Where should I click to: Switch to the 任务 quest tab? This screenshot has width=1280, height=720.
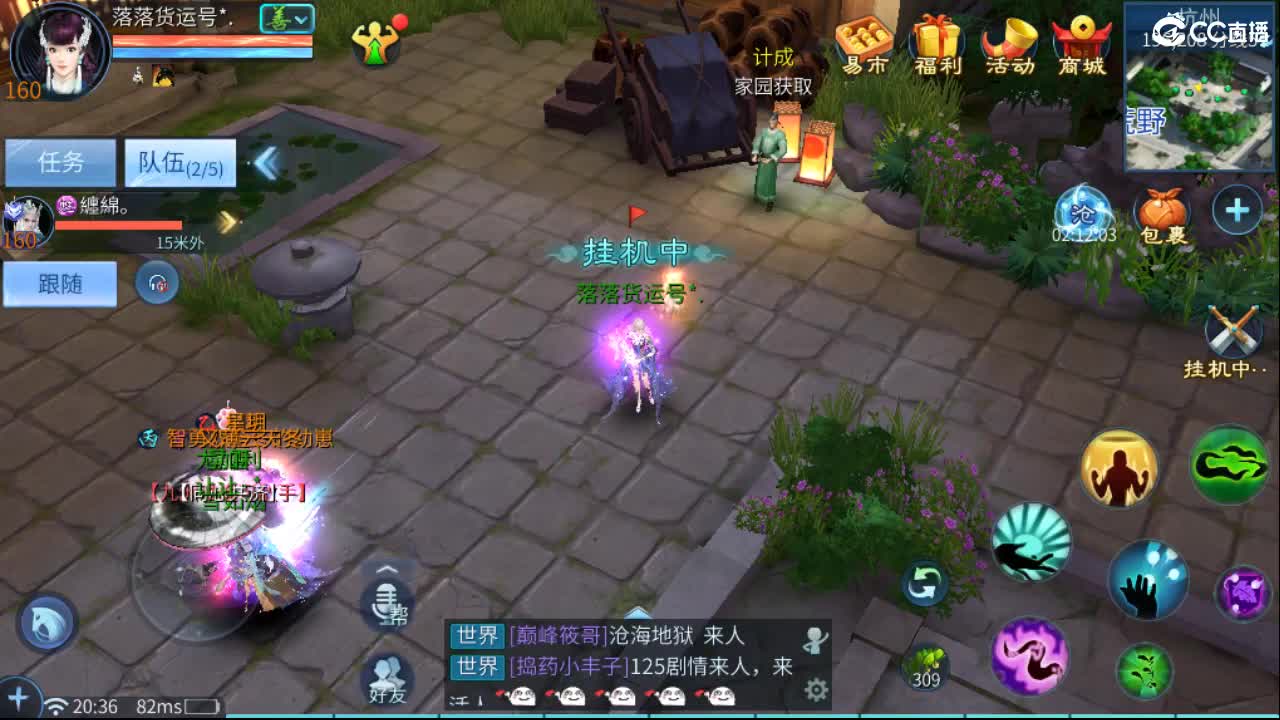(x=60, y=163)
